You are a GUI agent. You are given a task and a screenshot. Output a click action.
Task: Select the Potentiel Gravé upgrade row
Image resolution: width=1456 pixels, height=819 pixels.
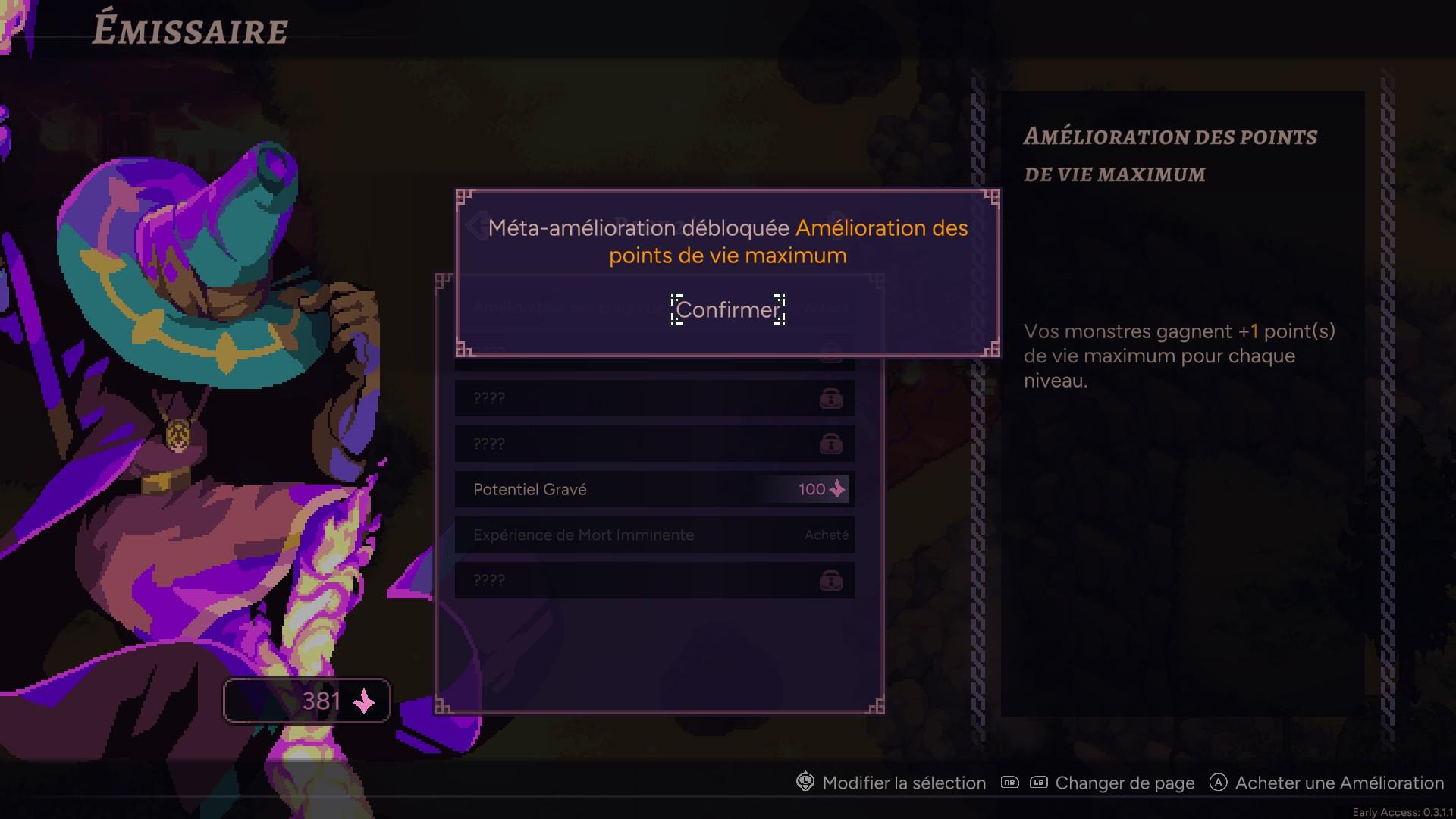coord(654,489)
